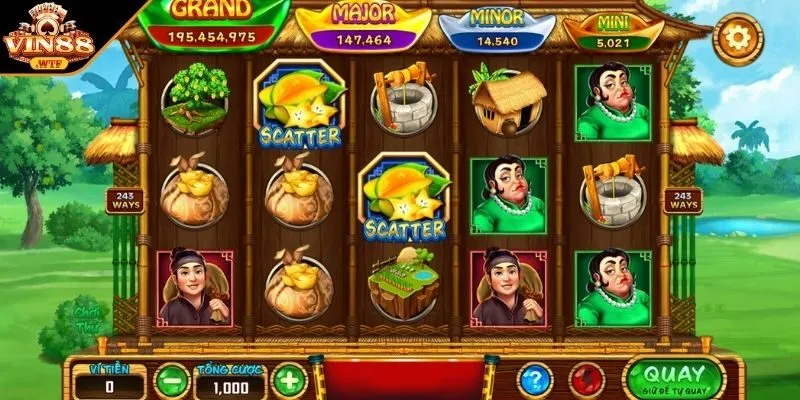Screen dimensions: 800x400
Task: Click the red round button
Action: 586,379
